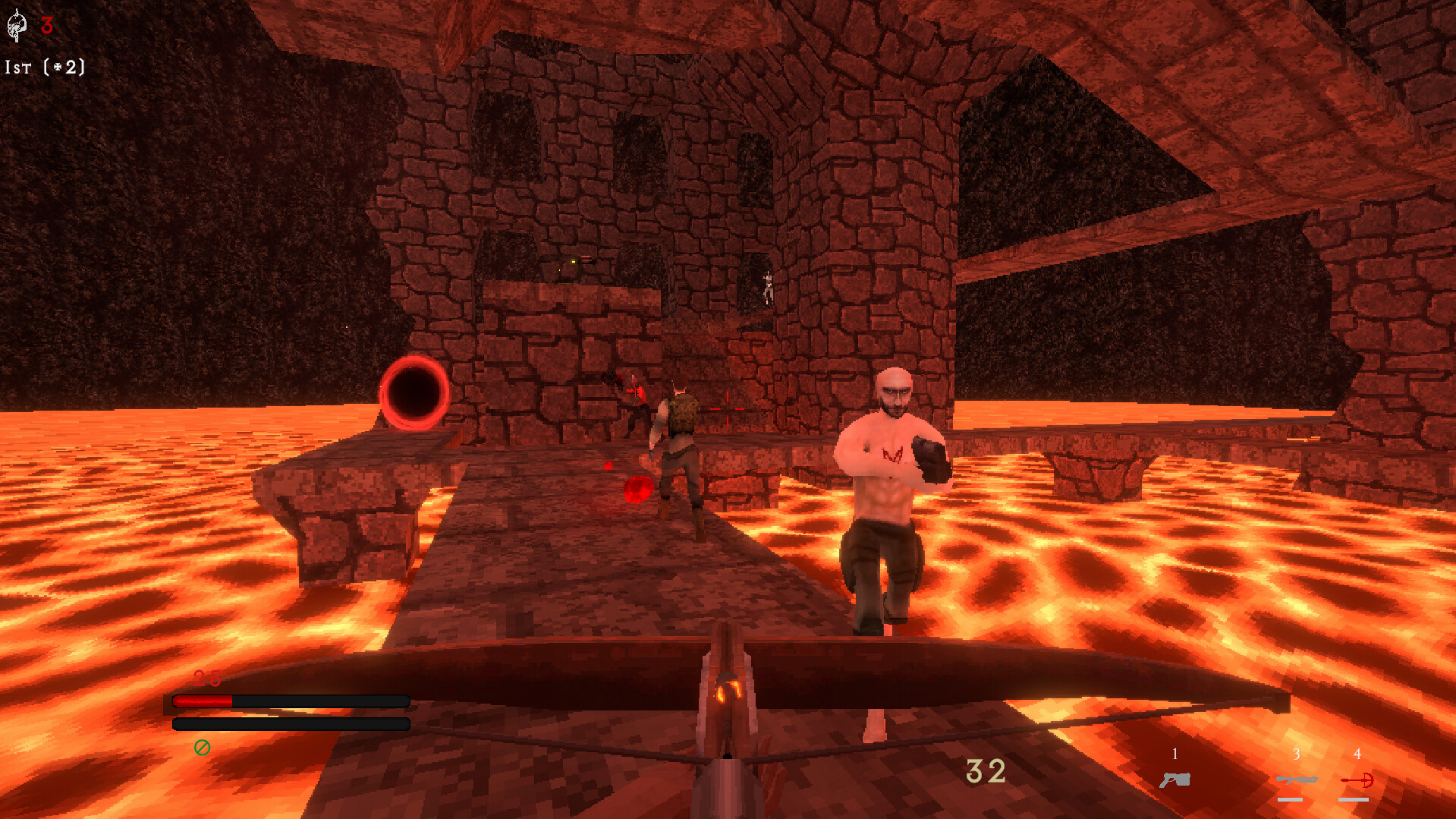Select the crossbow icon in weapon slot 4
This screenshot has width=1456, height=819.
pos(1357,779)
